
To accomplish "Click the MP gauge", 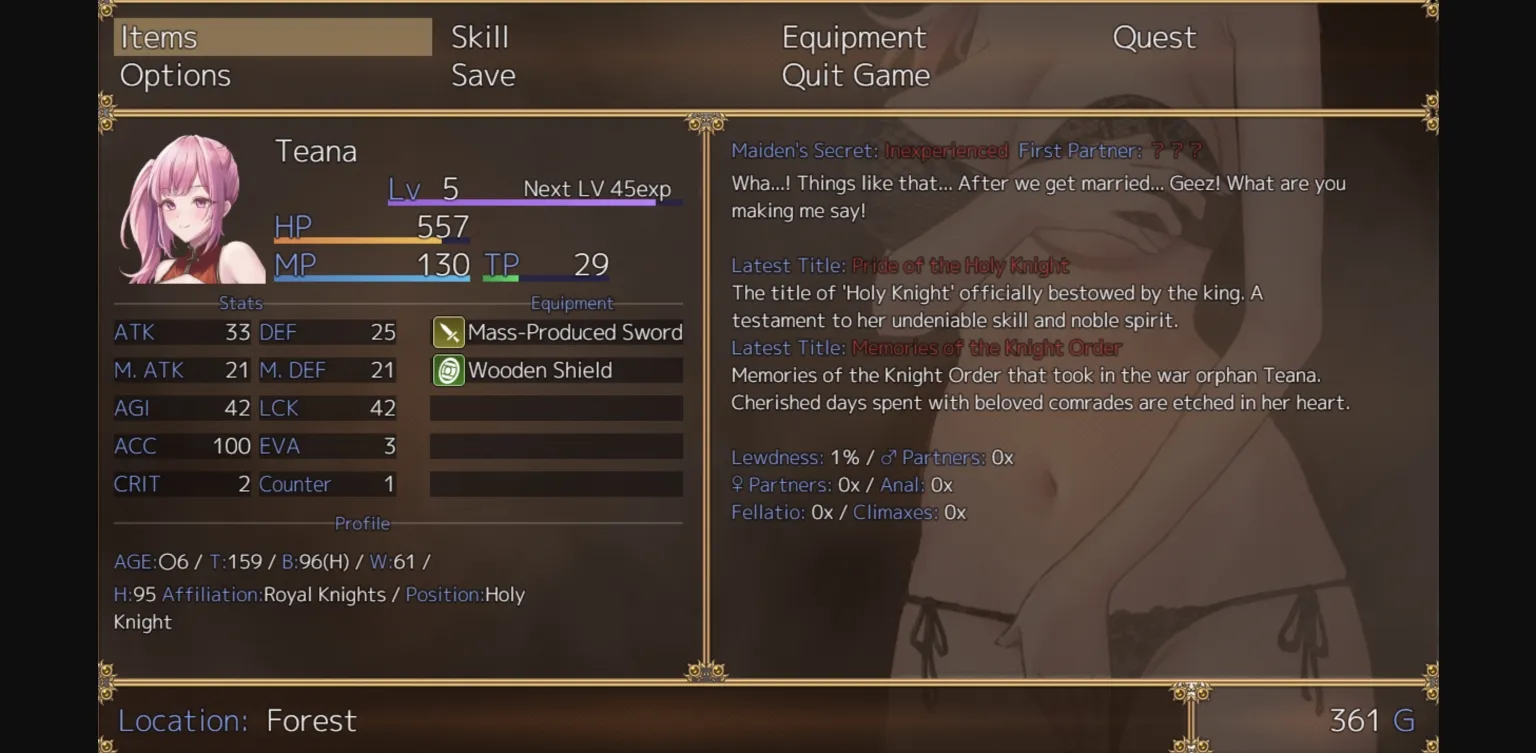I will pos(370,280).
